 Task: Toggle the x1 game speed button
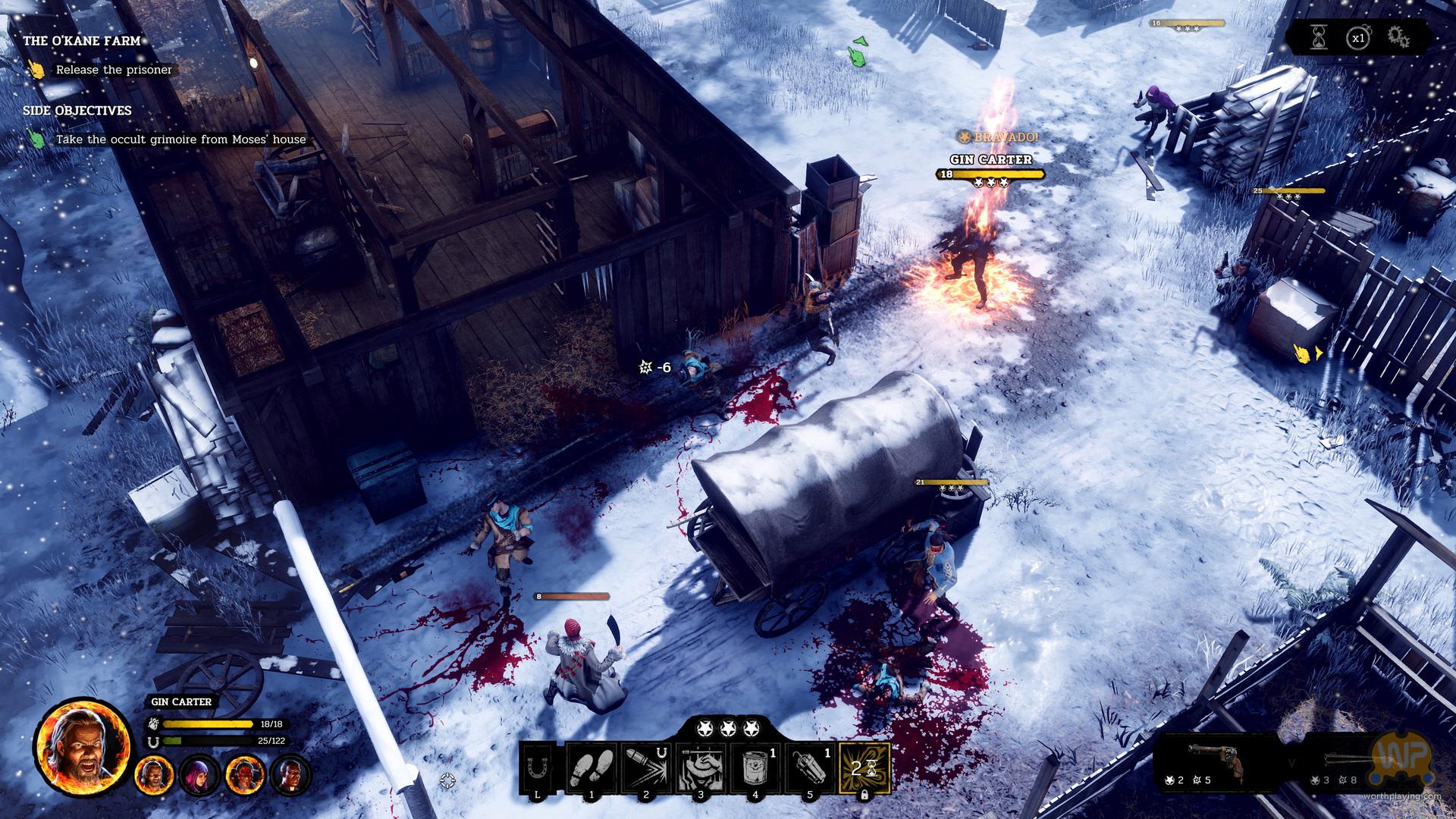[1357, 37]
